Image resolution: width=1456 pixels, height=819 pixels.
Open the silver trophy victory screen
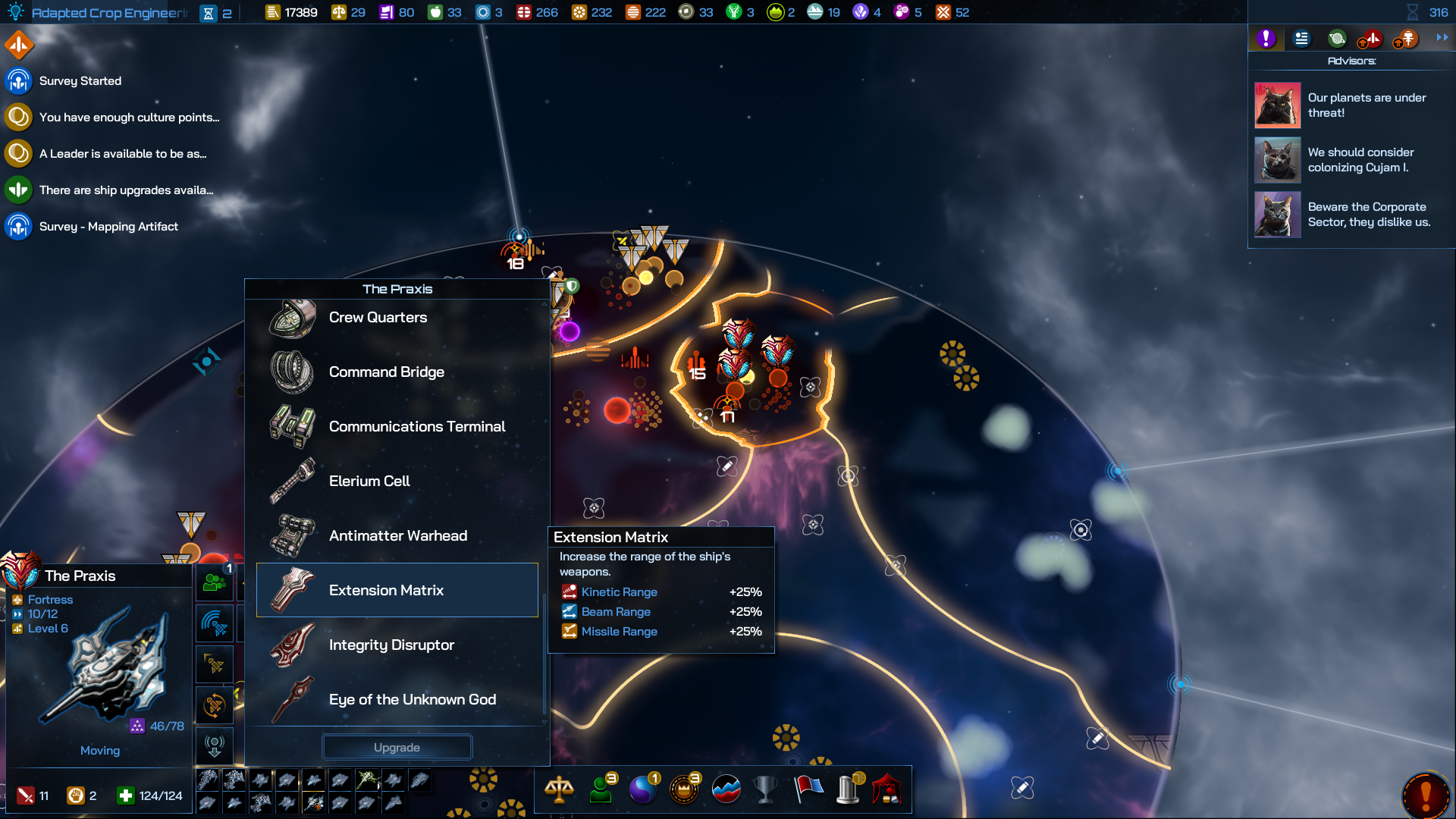coord(766,789)
